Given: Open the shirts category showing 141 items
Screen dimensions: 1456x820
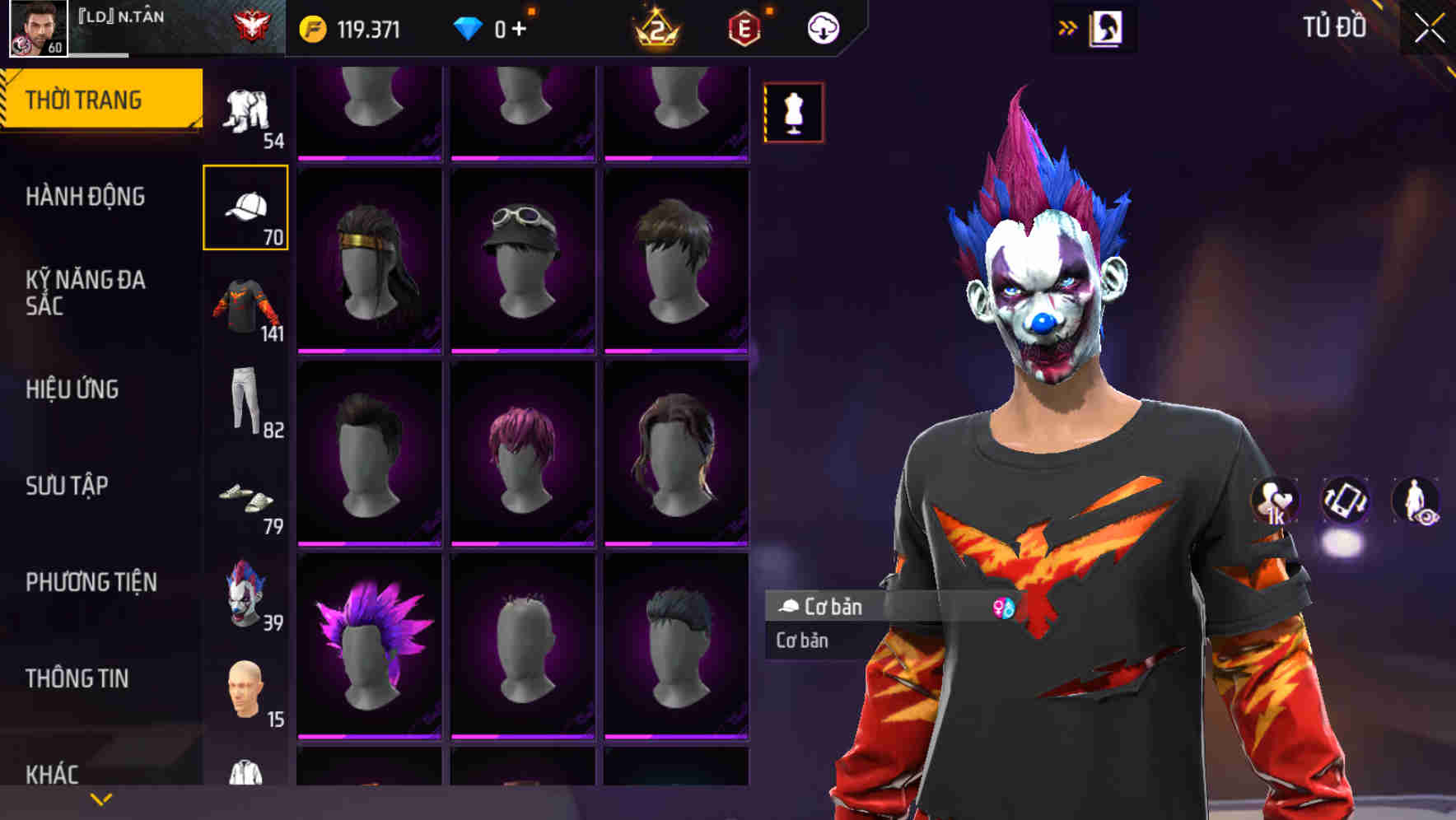Looking at the screenshot, I should tap(246, 305).
